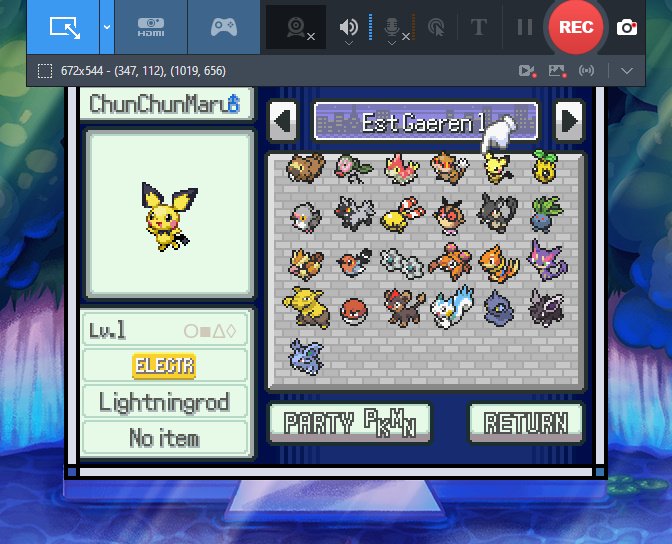Viewport: 672px width, 544px height.
Task: Select the Sunkern slot
Action: pos(544,168)
